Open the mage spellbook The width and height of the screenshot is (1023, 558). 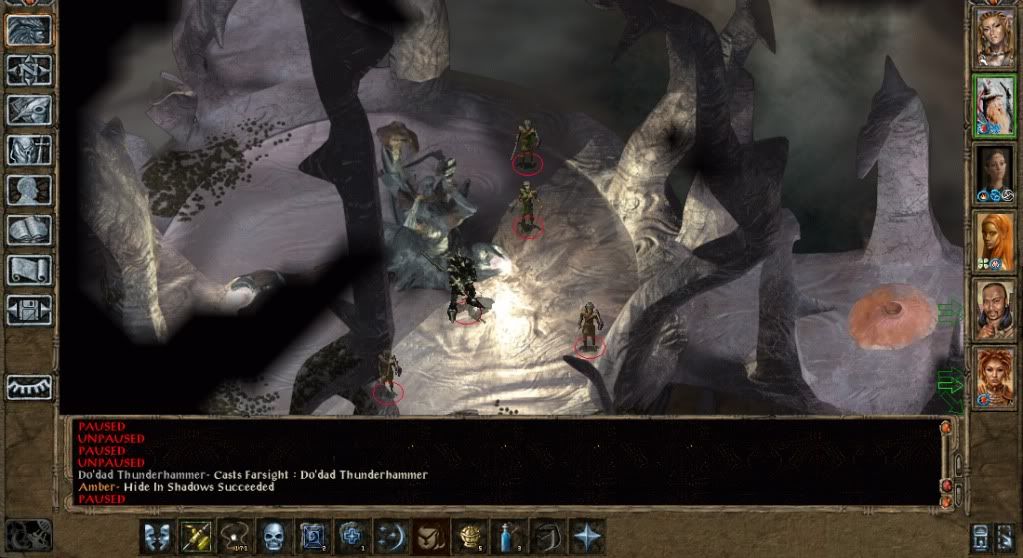[28, 229]
